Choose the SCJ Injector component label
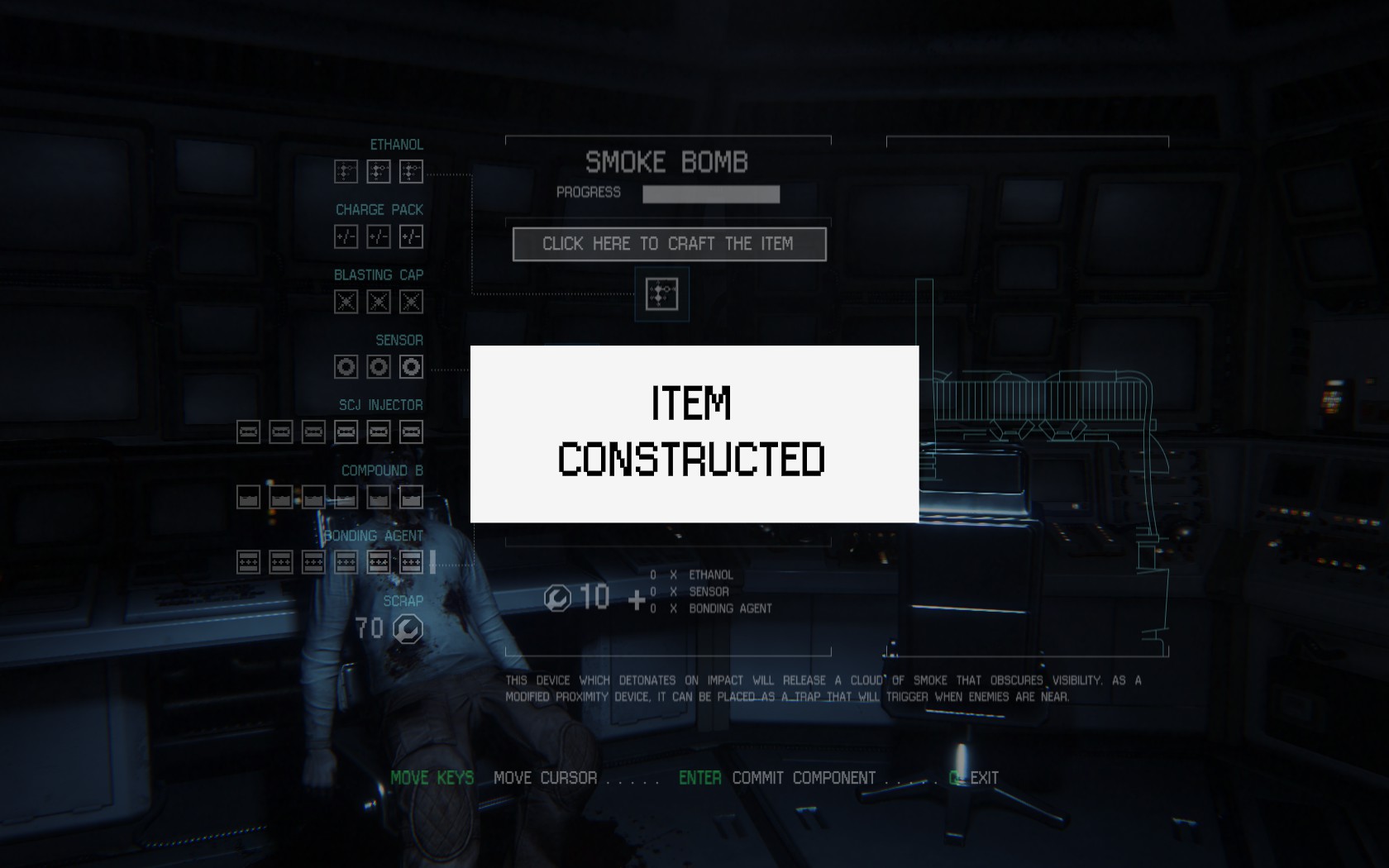This screenshot has width=1389, height=868. tap(380, 405)
